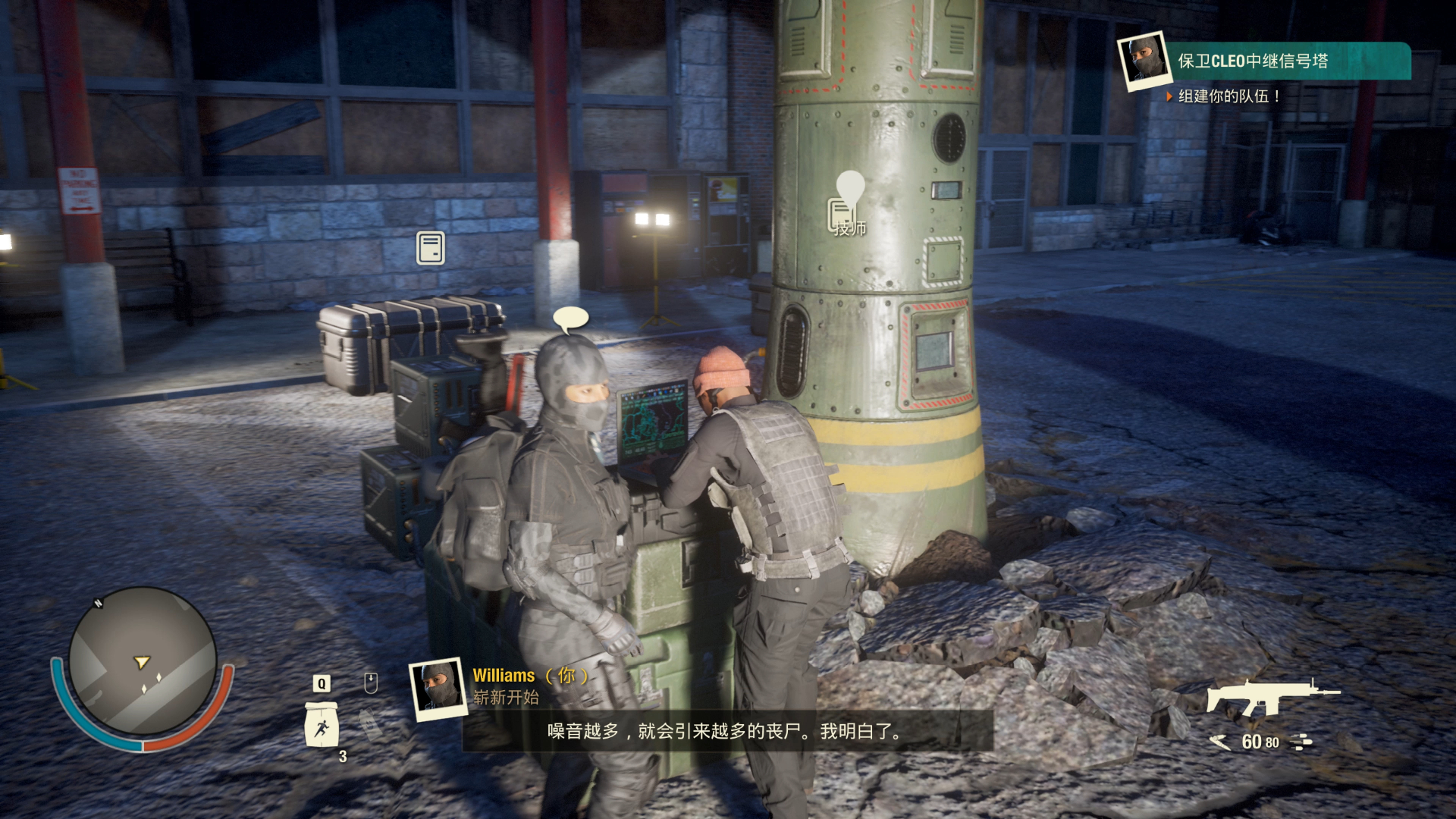Expand the orange arrow next to the objective
The width and height of the screenshot is (1456, 819).
point(1168,97)
